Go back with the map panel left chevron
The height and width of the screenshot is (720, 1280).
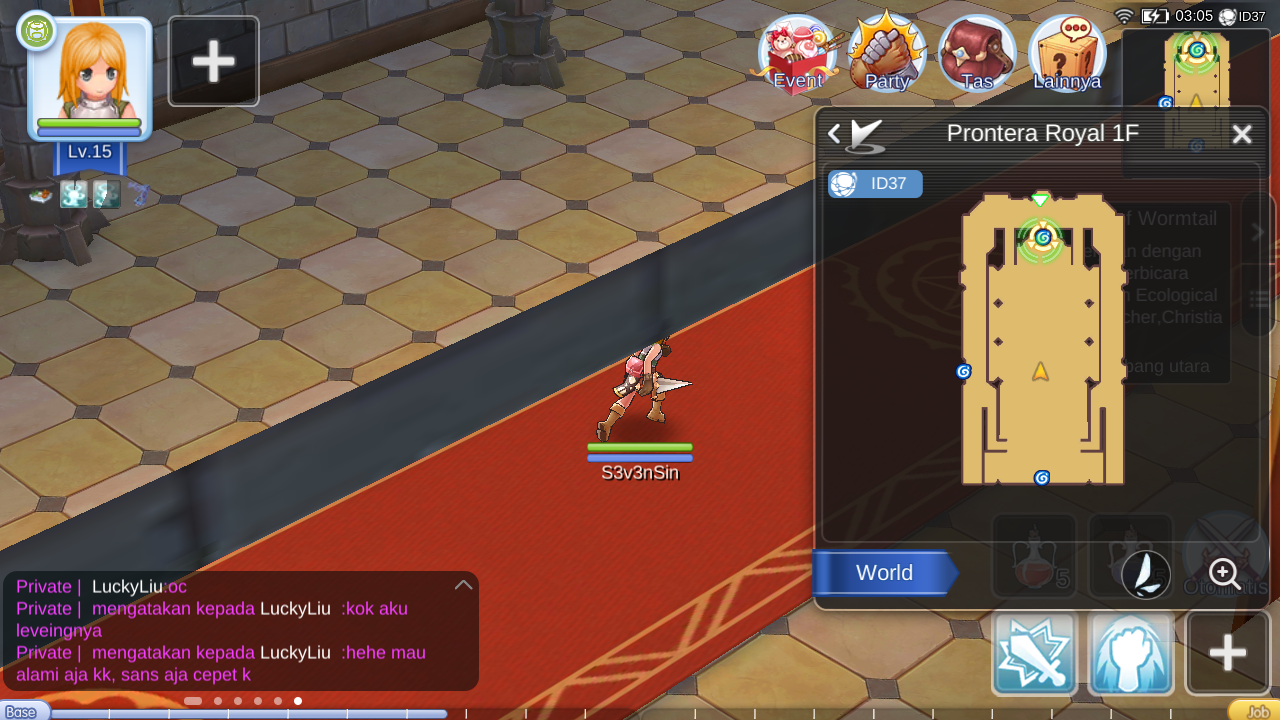(x=833, y=133)
